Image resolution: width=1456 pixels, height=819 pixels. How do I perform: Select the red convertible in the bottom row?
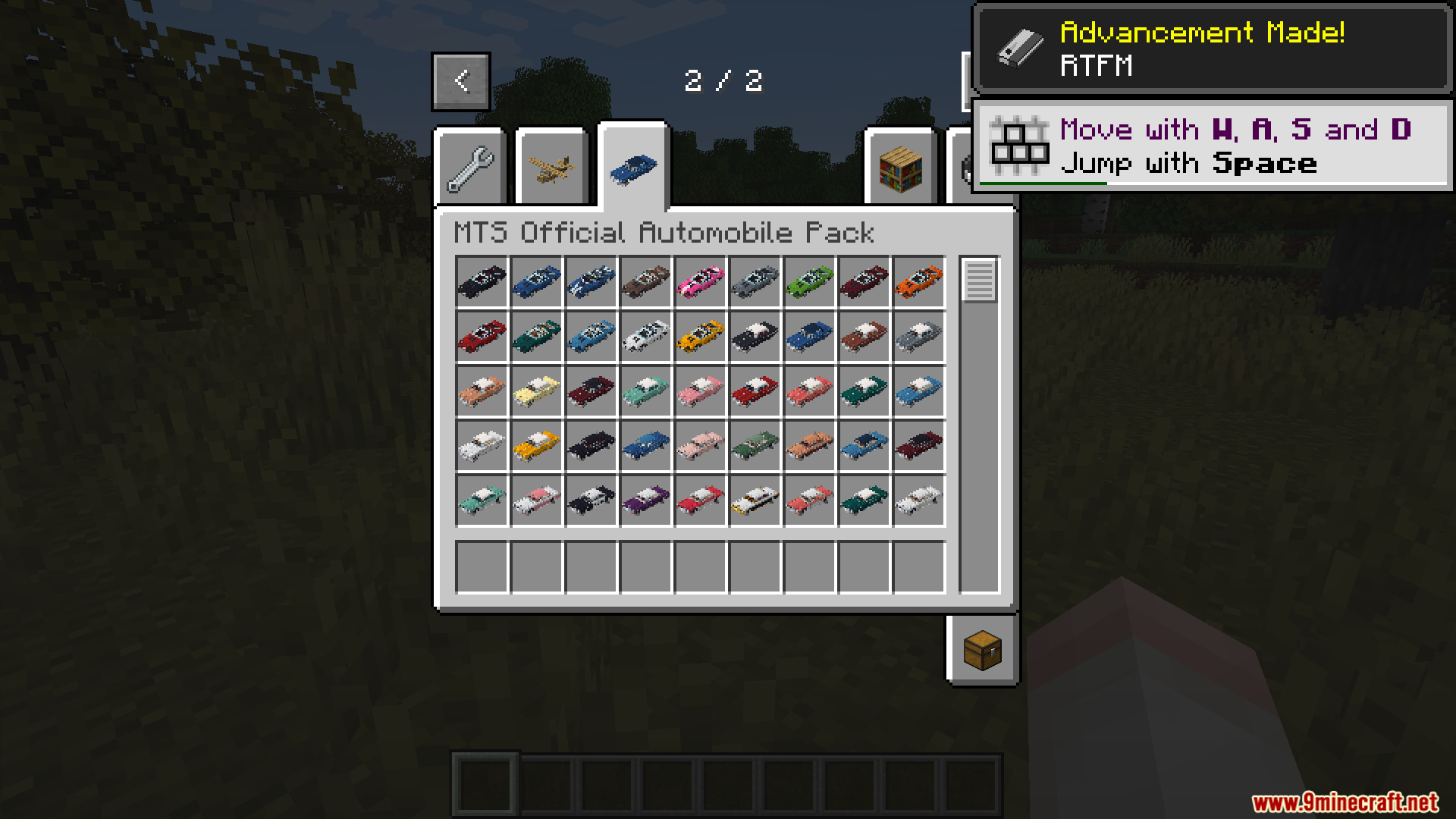[701, 499]
